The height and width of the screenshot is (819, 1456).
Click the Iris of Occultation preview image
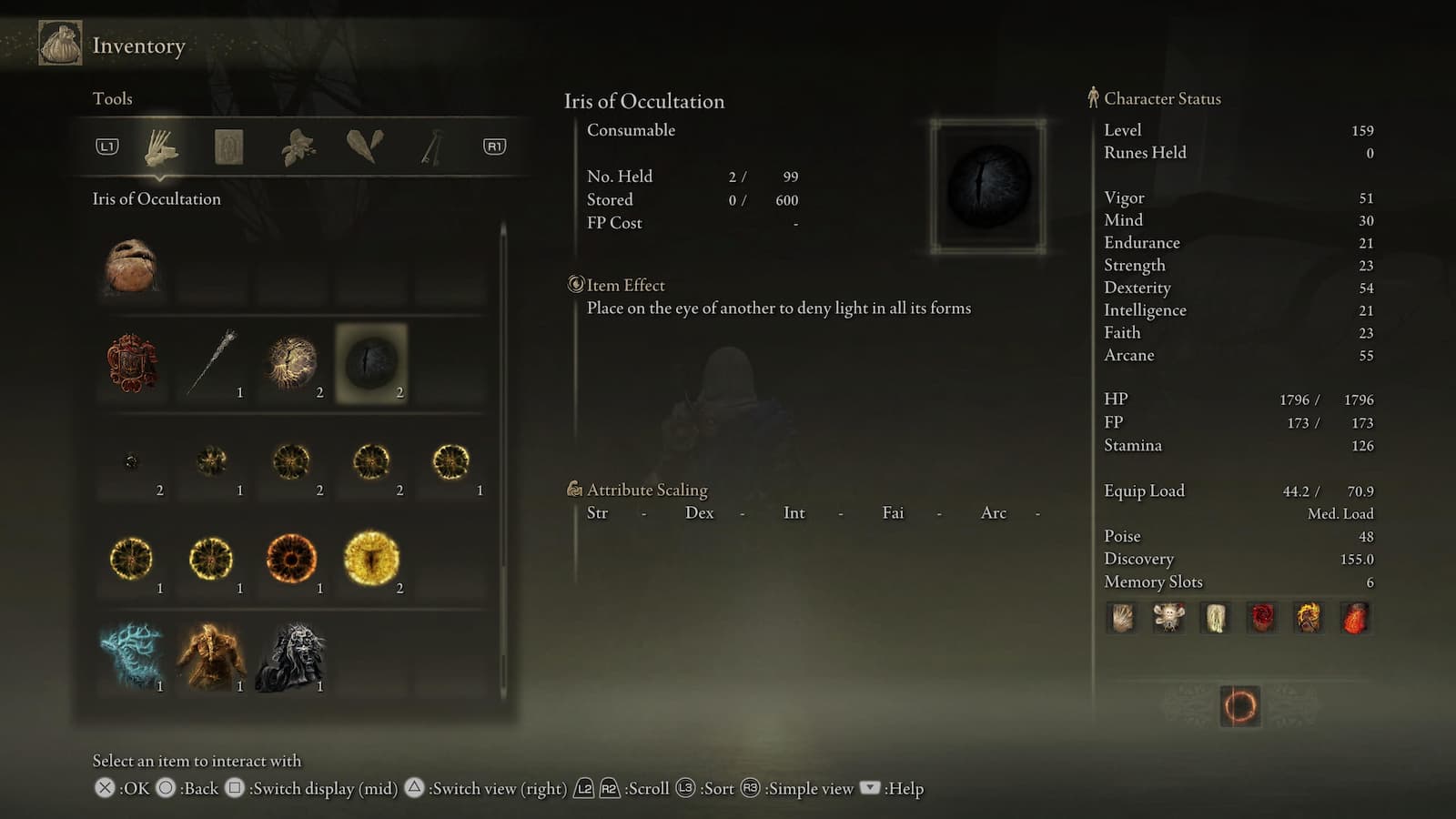pos(988,187)
